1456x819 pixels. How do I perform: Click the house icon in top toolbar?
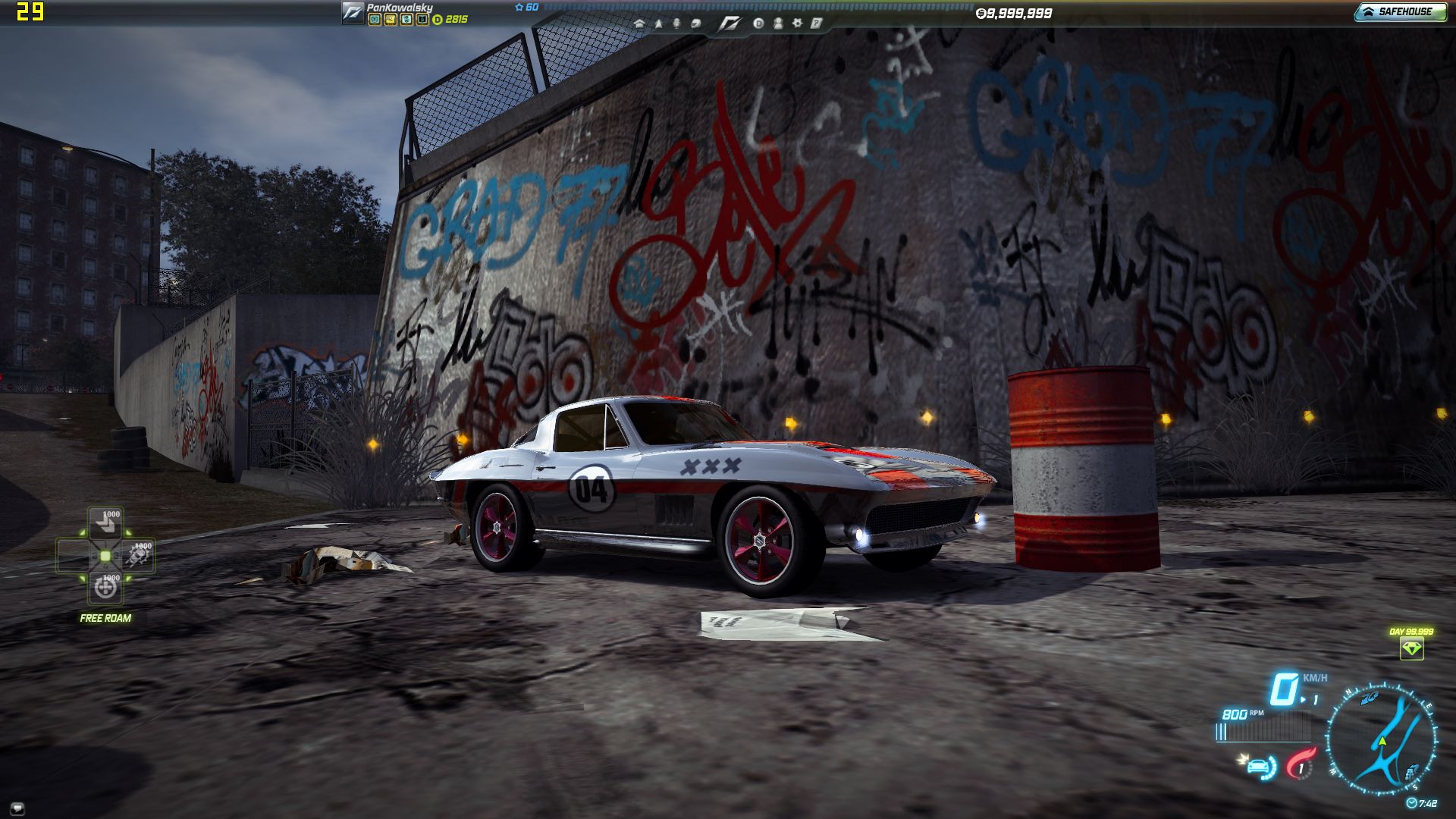[x=639, y=24]
